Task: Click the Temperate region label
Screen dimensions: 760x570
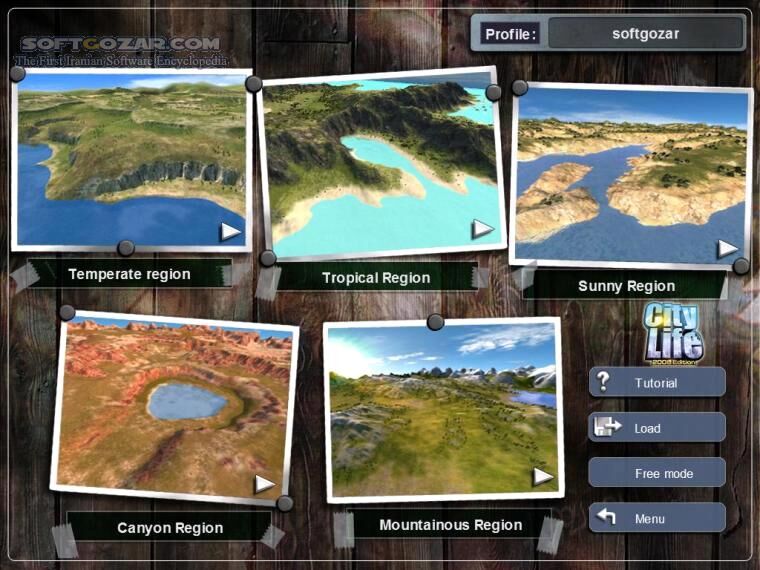Action: tap(129, 273)
